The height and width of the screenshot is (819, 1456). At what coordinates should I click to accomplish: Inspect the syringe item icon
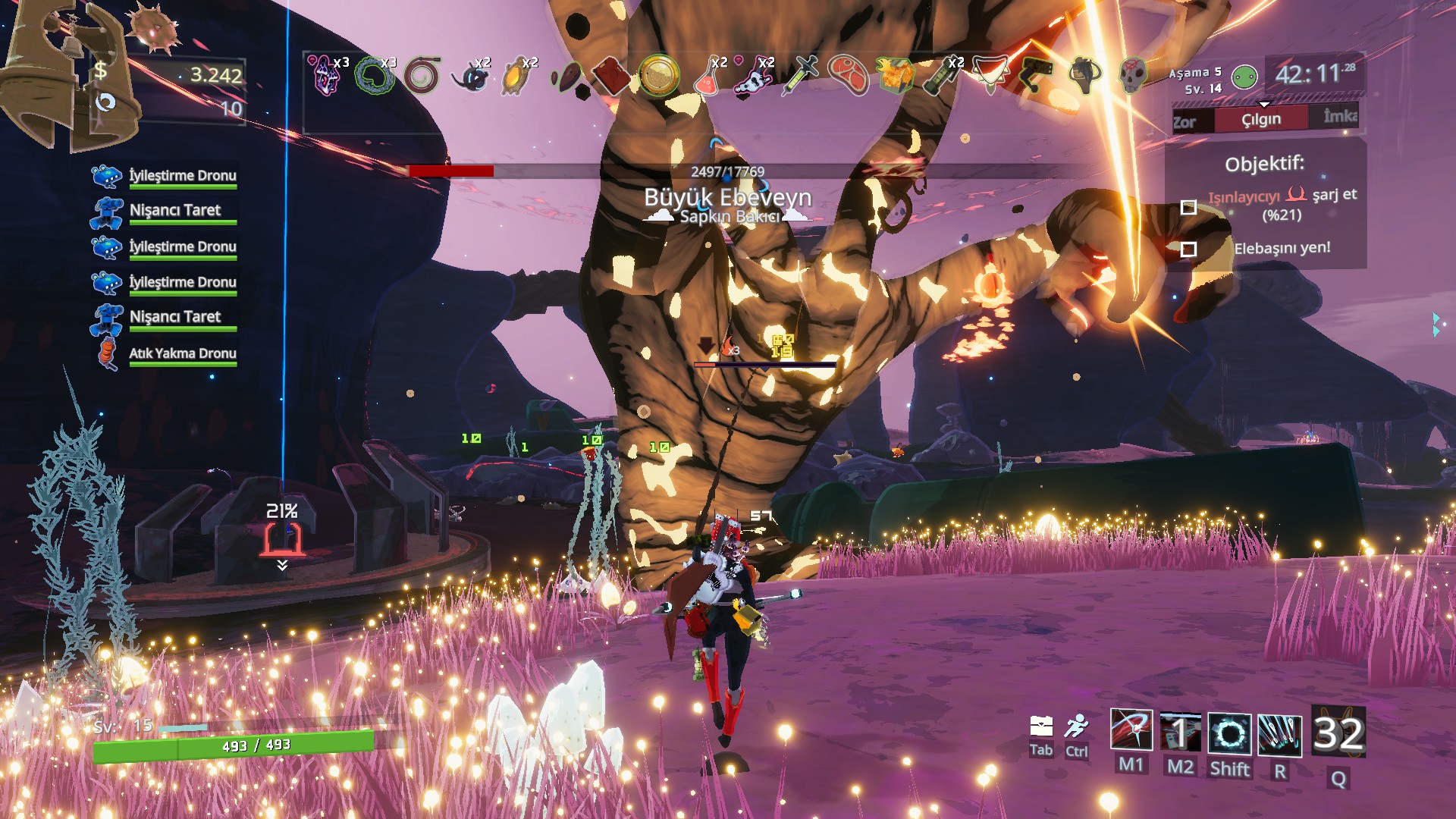pyautogui.click(x=801, y=75)
